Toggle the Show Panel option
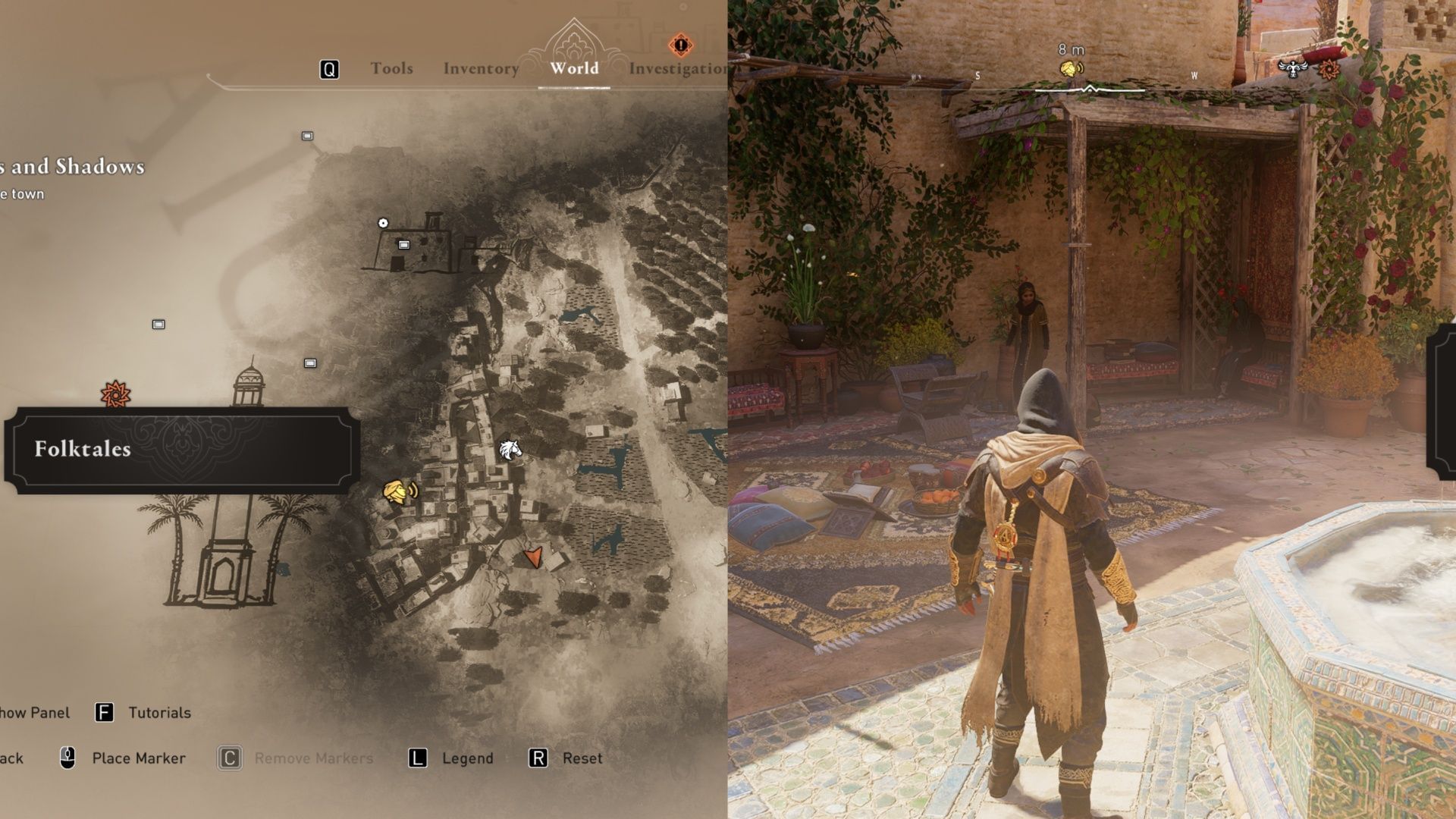This screenshot has height=819, width=1456. [36, 713]
